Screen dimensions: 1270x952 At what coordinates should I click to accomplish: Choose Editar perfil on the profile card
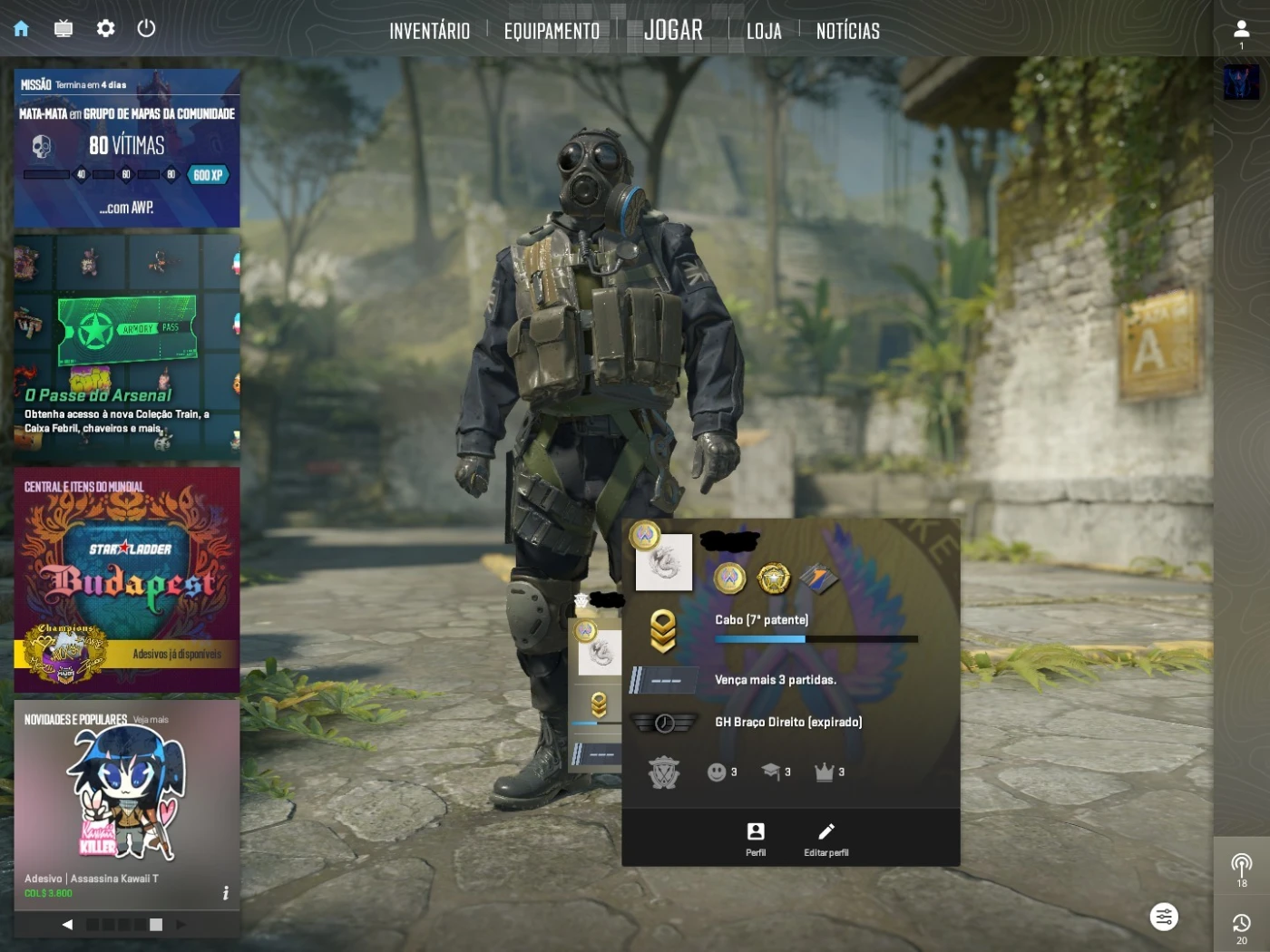coord(825,839)
